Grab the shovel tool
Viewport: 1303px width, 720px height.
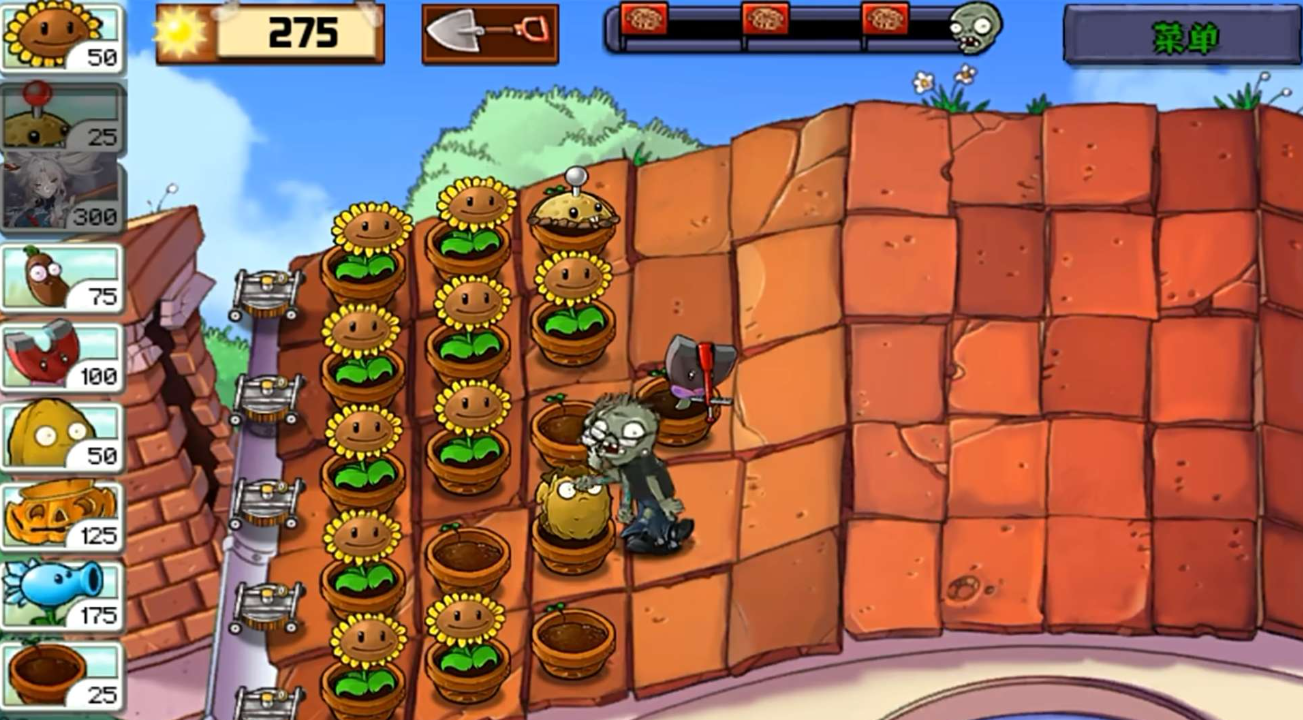click(489, 34)
